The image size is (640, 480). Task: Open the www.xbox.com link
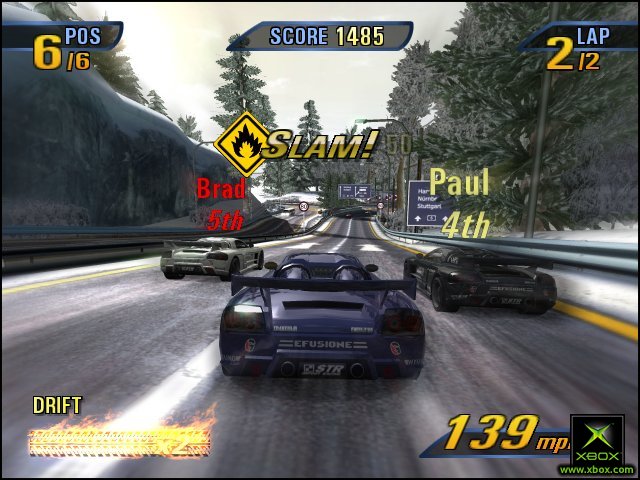597,469
